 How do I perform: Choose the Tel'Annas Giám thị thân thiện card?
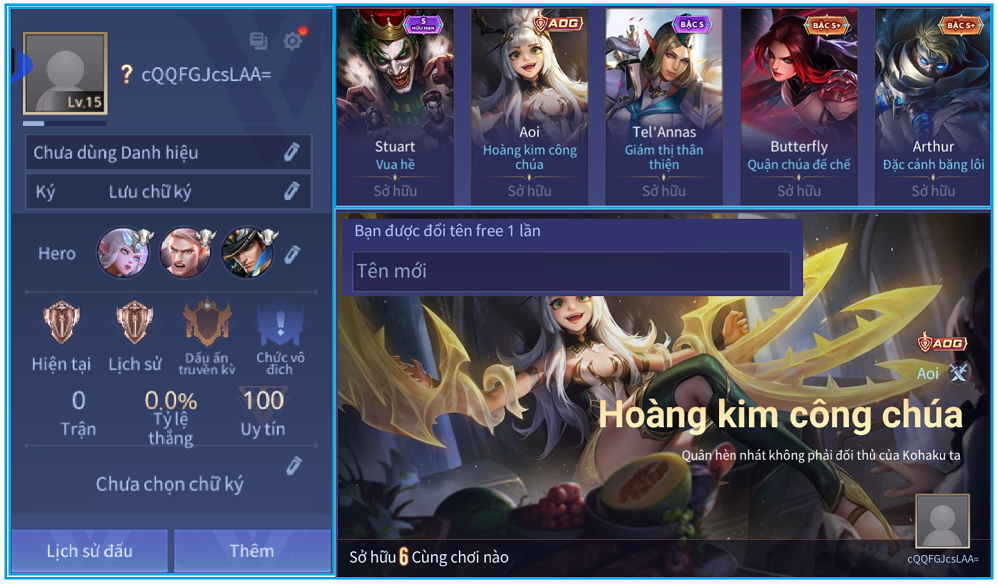664,105
